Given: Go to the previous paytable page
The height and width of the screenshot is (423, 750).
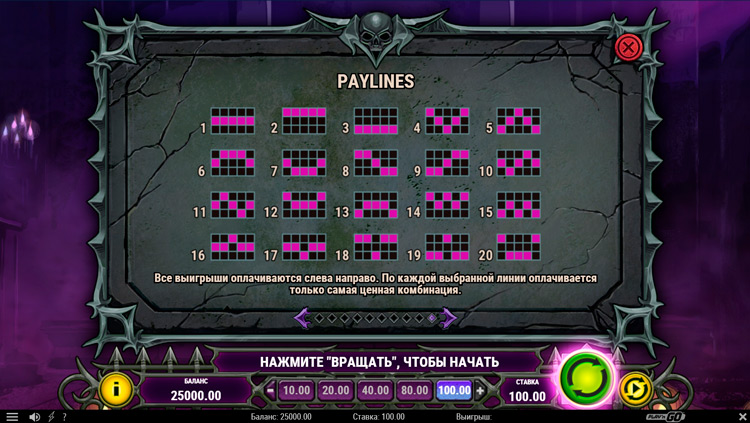Looking at the screenshot, I should tap(302, 318).
